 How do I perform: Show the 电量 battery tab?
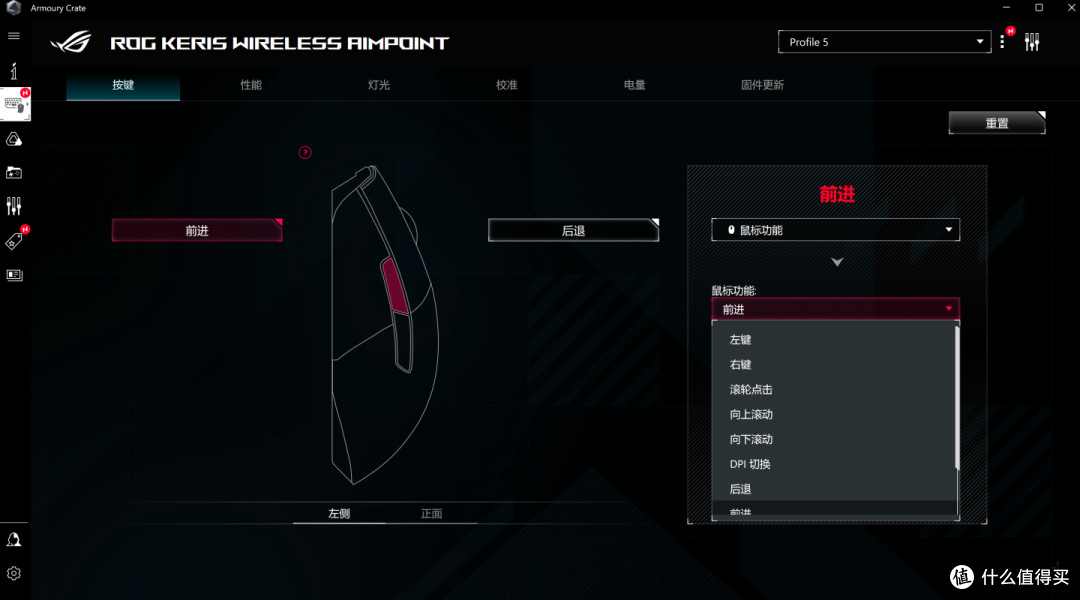click(635, 85)
